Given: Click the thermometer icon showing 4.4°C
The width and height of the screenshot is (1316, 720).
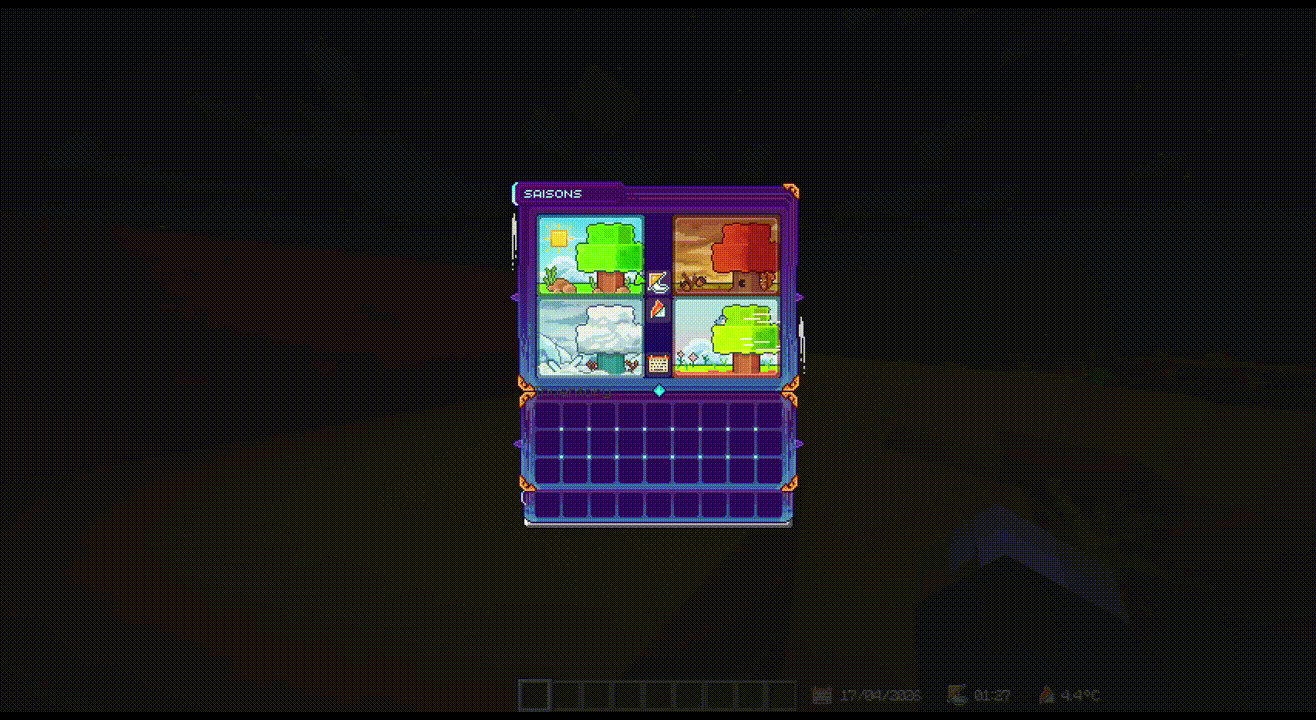Looking at the screenshot, I should pyautogui.click(x=1046, y=694).
